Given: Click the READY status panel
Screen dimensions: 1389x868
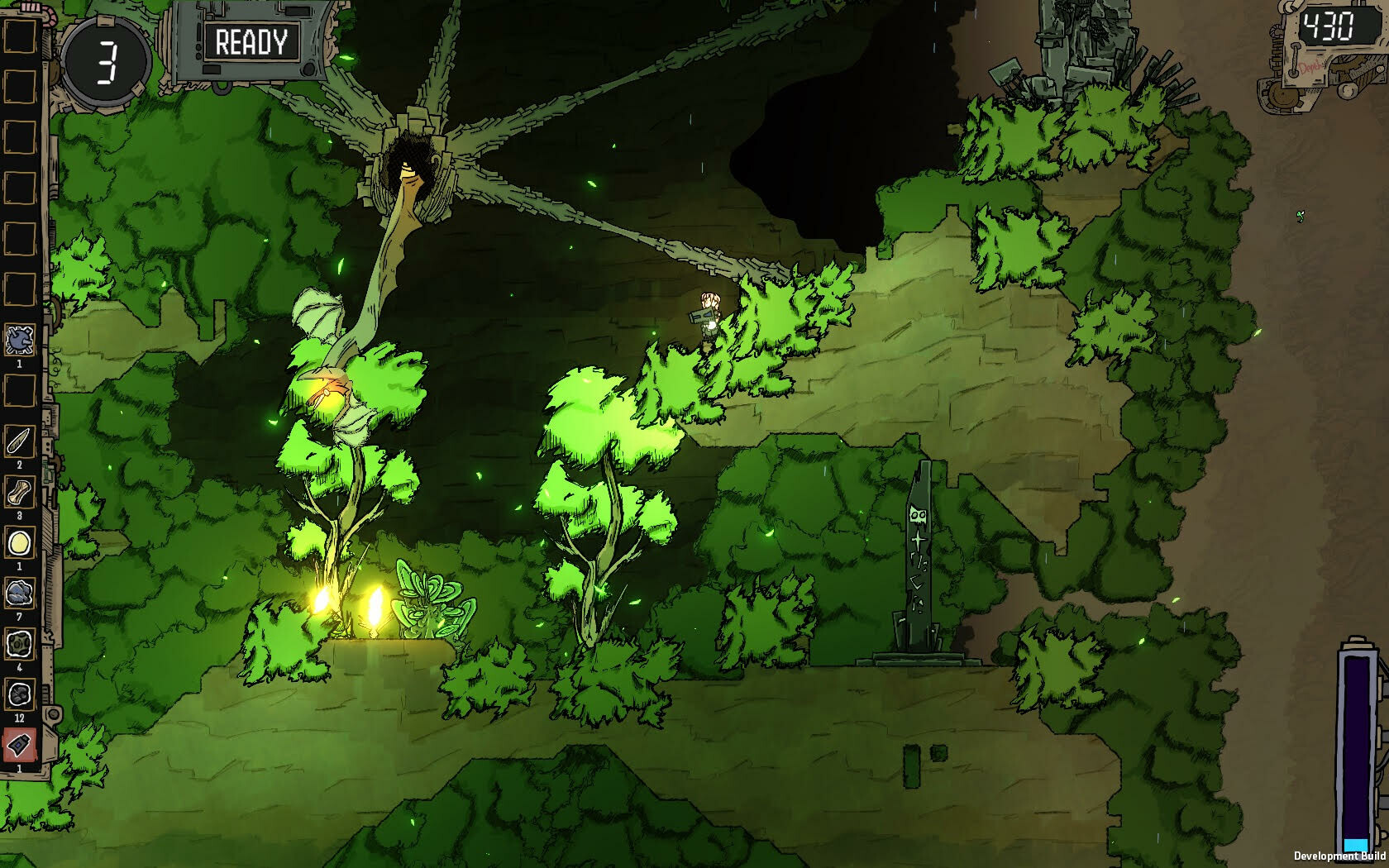Looking at the screenshot, I should tap(251, 42).
